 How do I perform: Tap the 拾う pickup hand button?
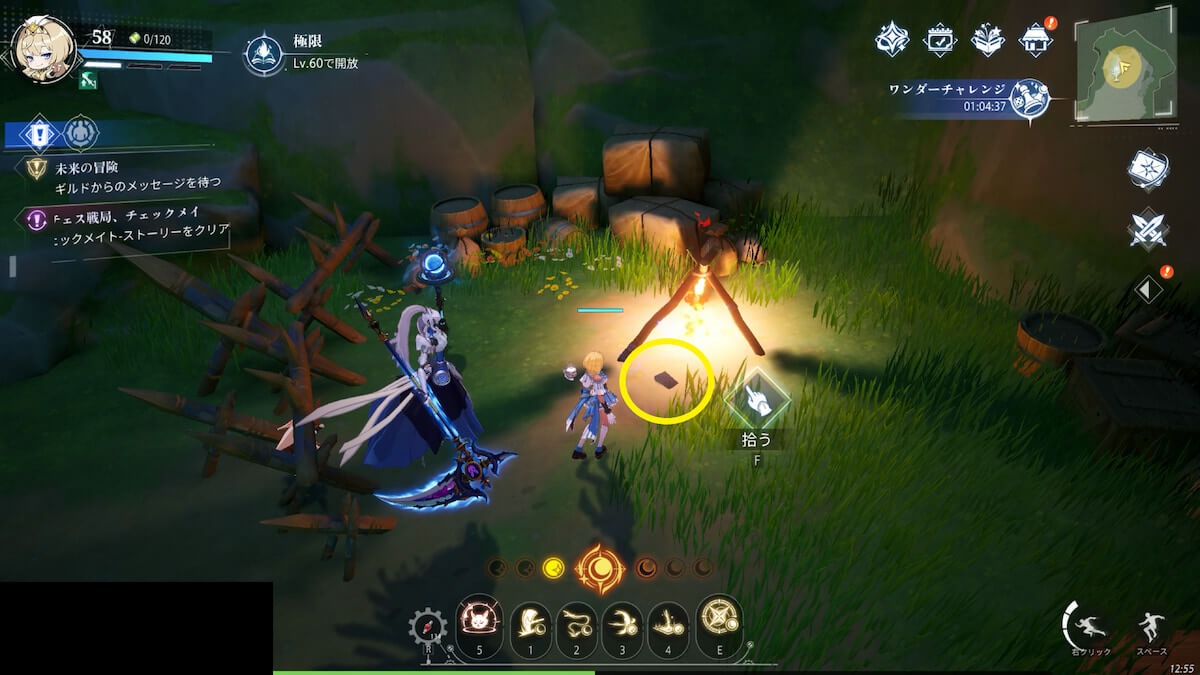coord(757,400)
